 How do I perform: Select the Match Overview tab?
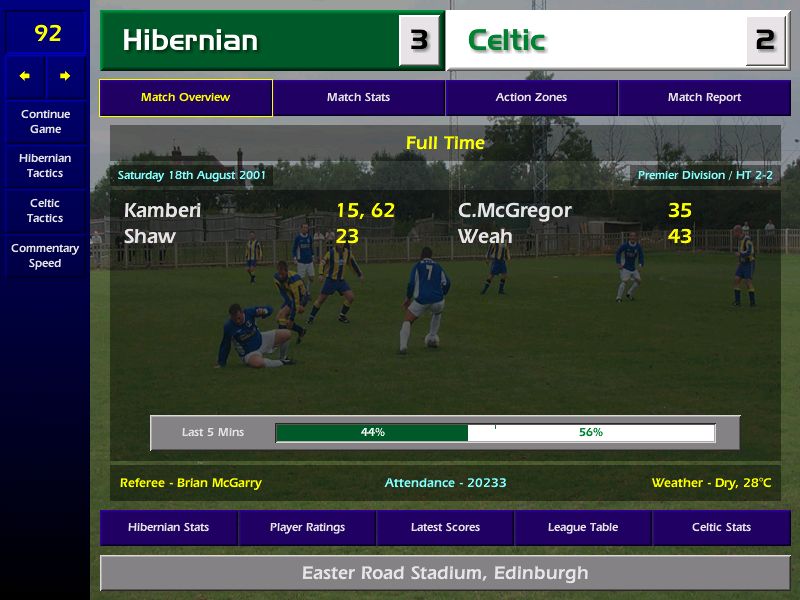pyautogui.click(x=185, y=98)
